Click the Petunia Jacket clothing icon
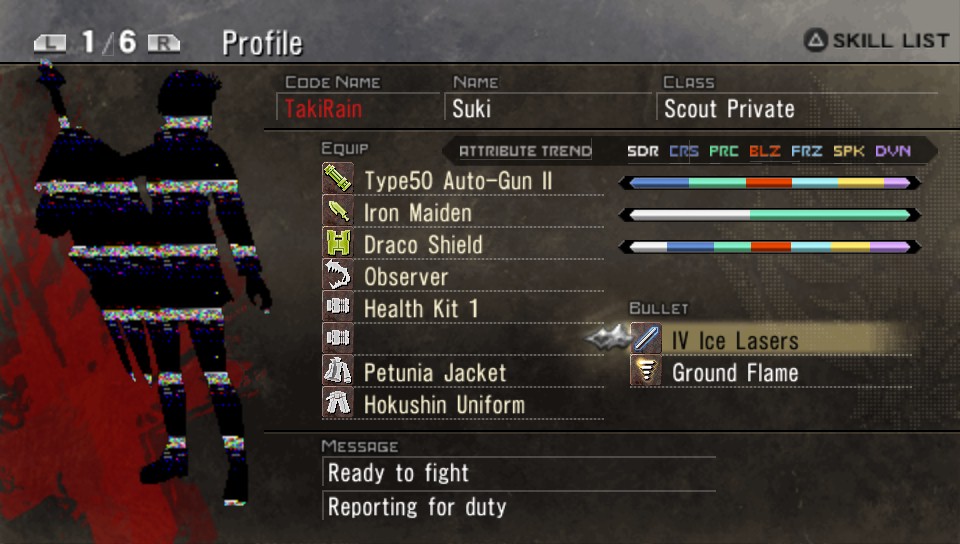The image size is (960, 544). coord(337,372)
